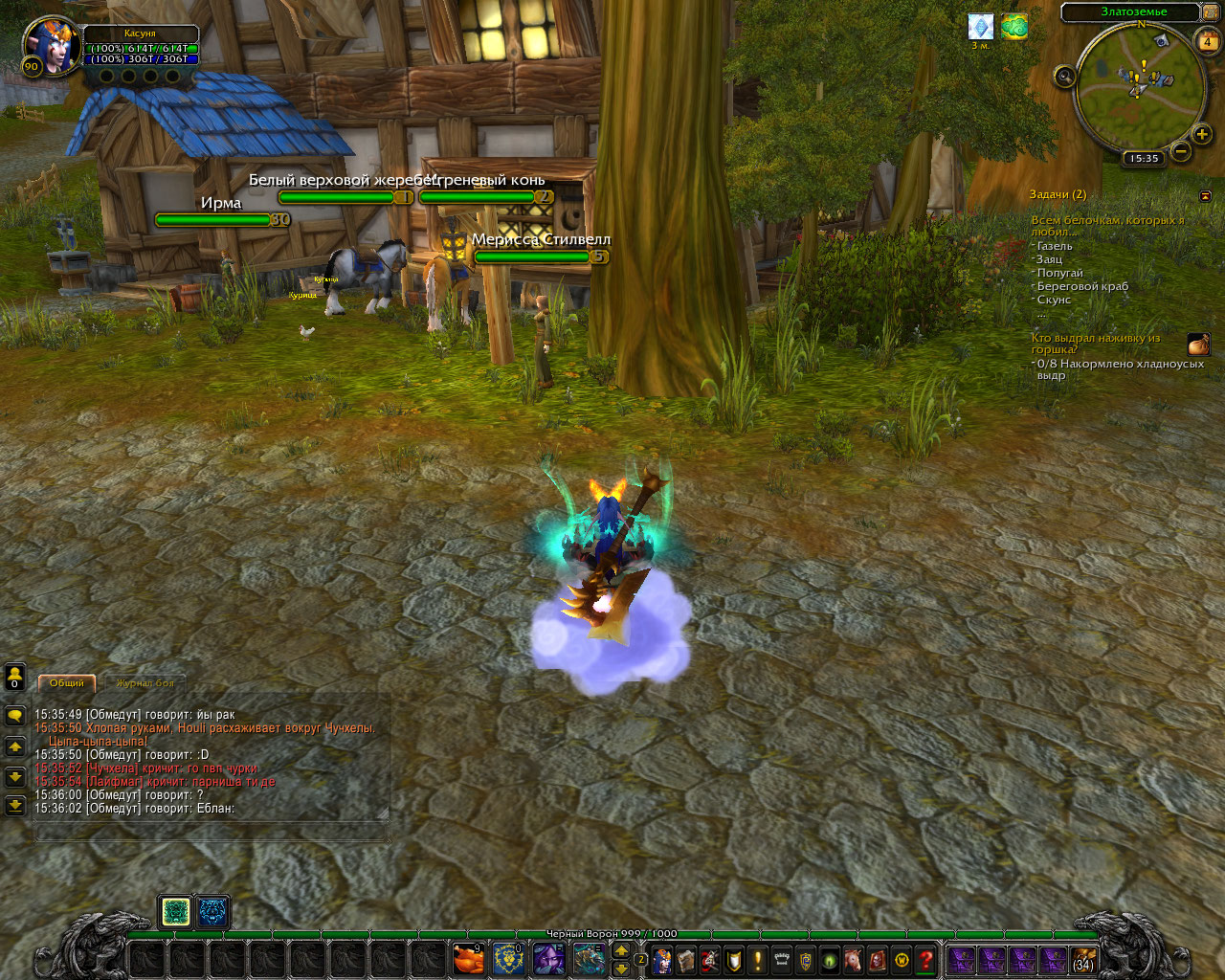Switch to the Журнал боя chat tab
1225x980 pixels.
[145, 683]
